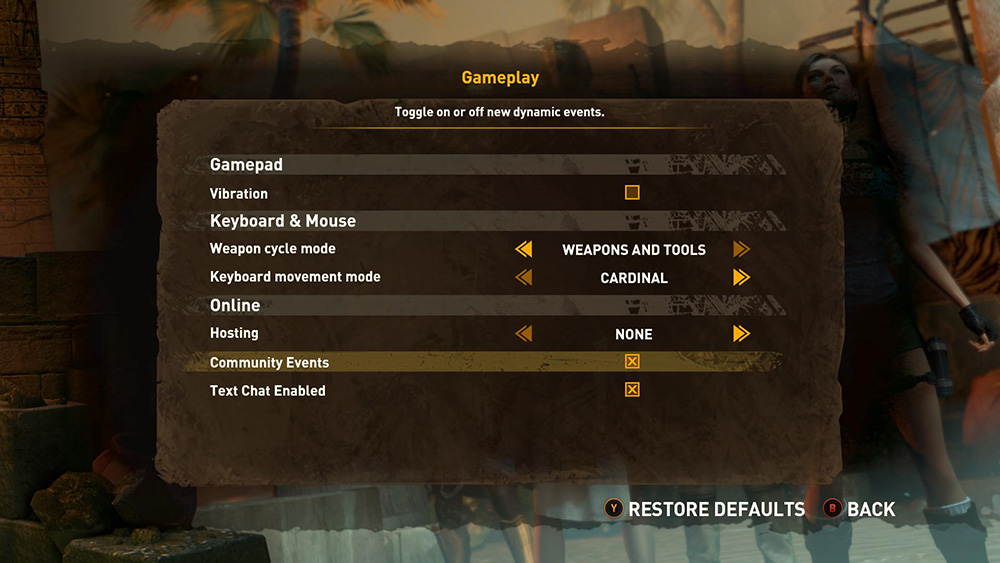Cycle Weapon cycle mode to the previous option
Viewport: 1000px width, 563px height.
(x=523, y=249)
